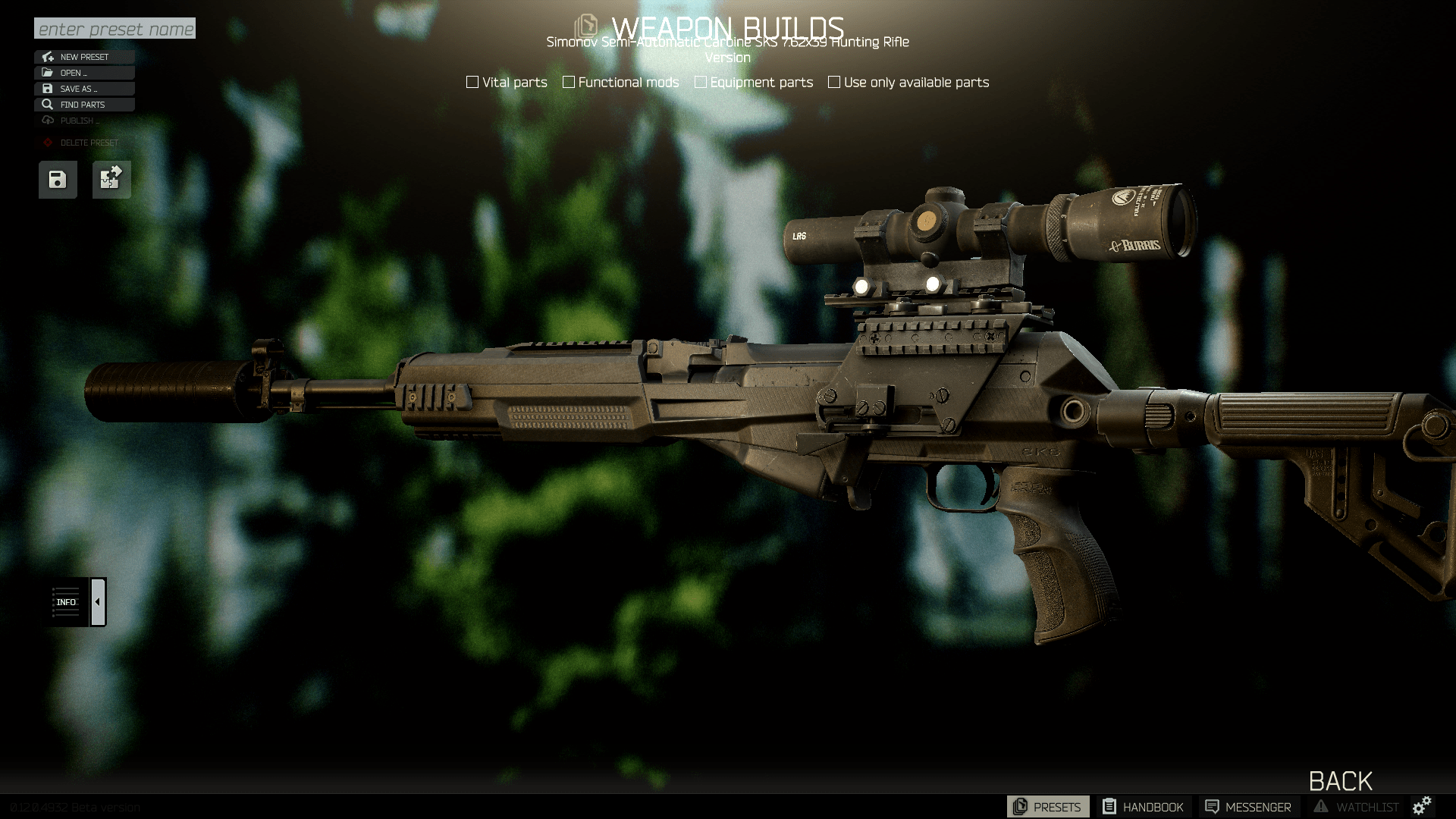Image resolution: width=1456 pixels, height=819 pixels.
Task: Tick the Equipment parts checkbox
Action: (x=701, y=82)
